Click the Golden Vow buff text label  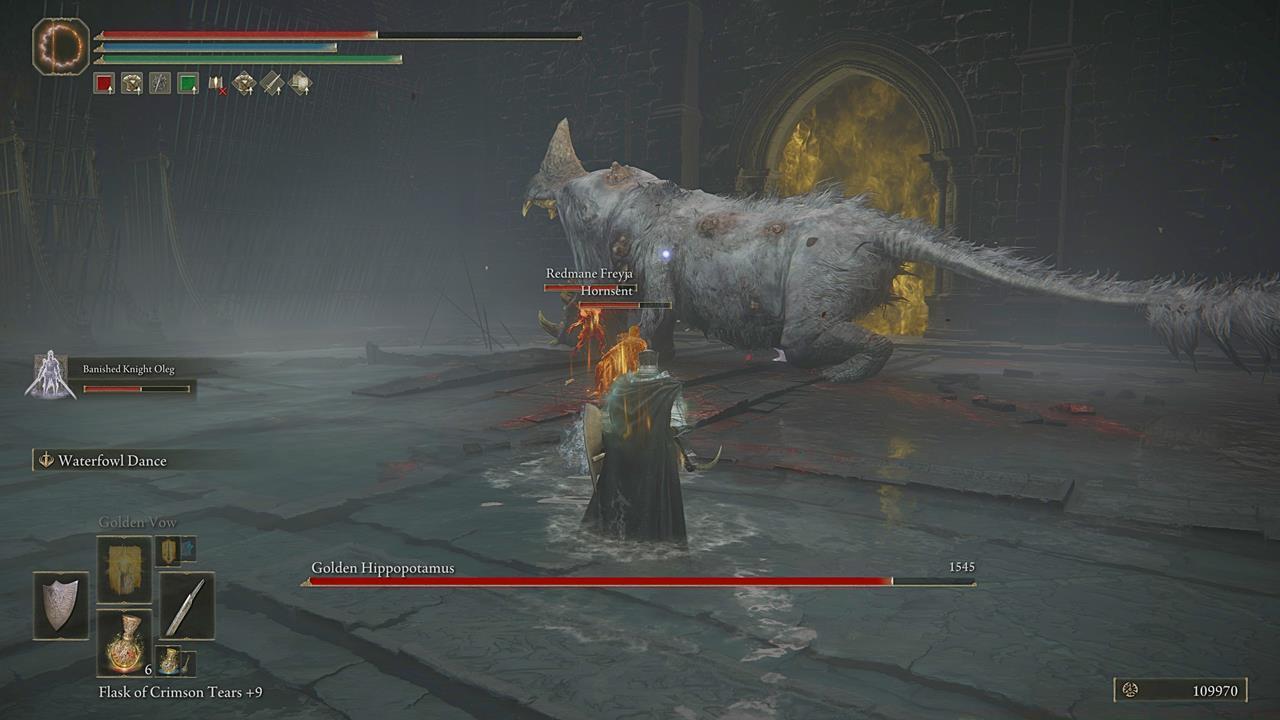coord(135,522)
